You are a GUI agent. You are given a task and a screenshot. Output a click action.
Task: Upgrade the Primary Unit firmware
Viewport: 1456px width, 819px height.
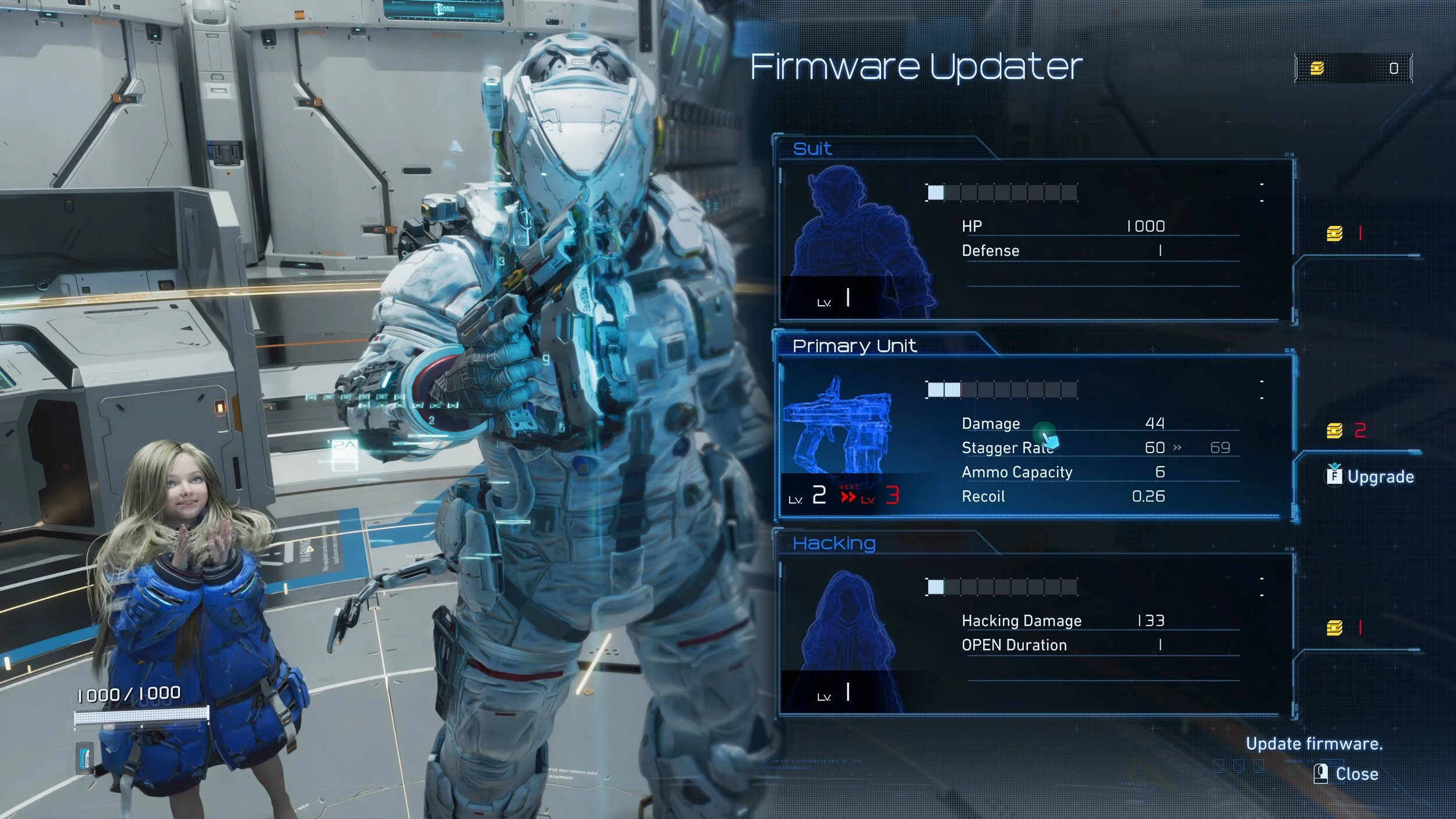point(1370,476)
